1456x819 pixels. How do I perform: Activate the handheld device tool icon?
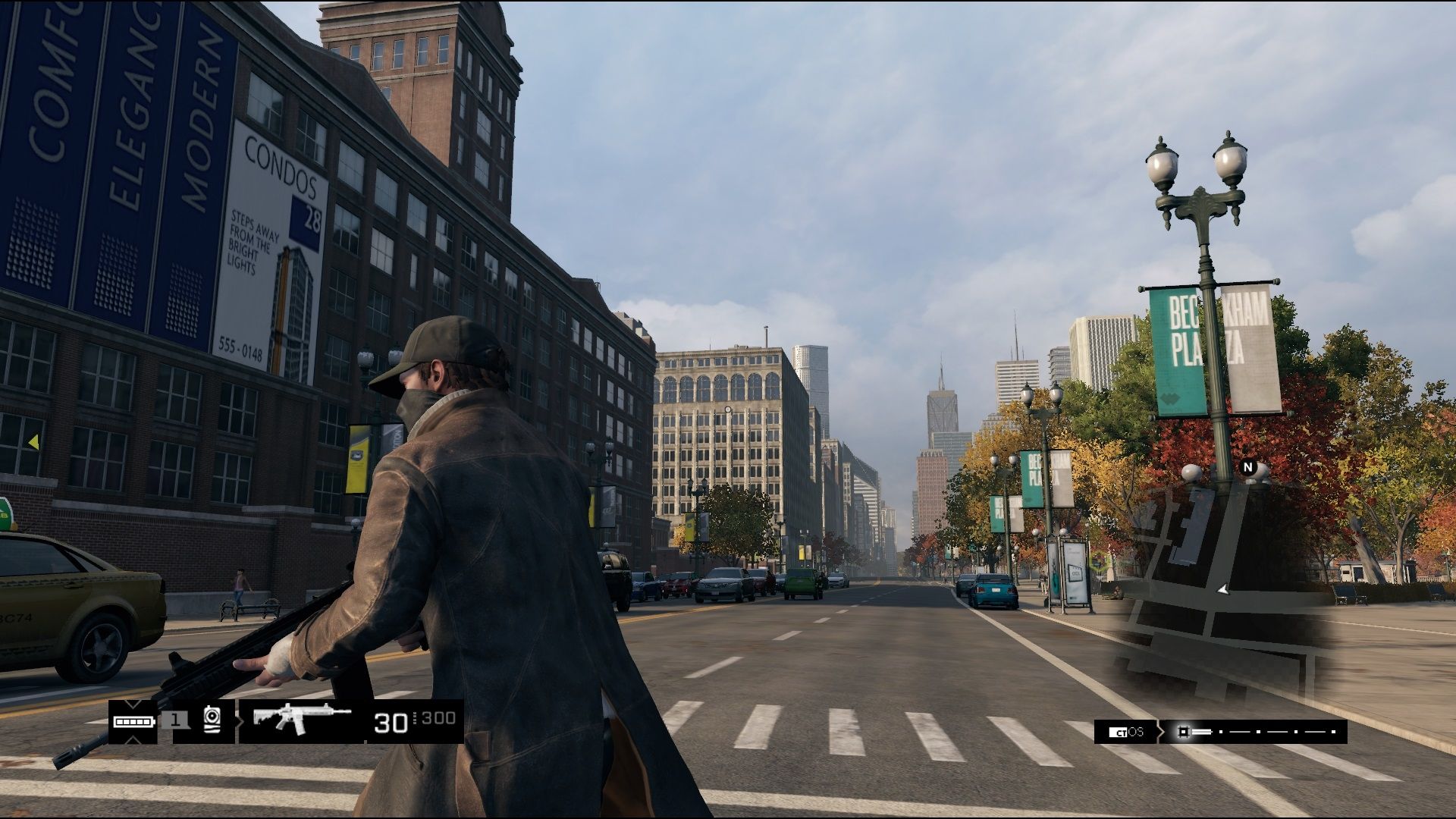coord(212,720)
